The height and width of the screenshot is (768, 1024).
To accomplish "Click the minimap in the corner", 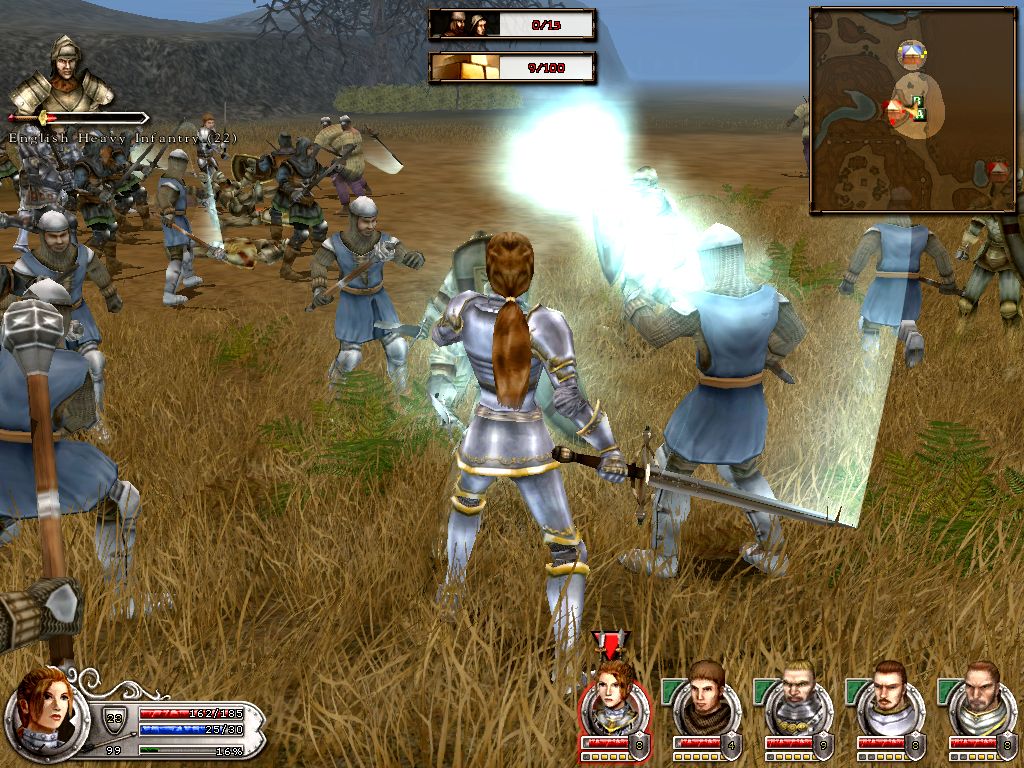I will pyautogui.click(x=913, y=110).
